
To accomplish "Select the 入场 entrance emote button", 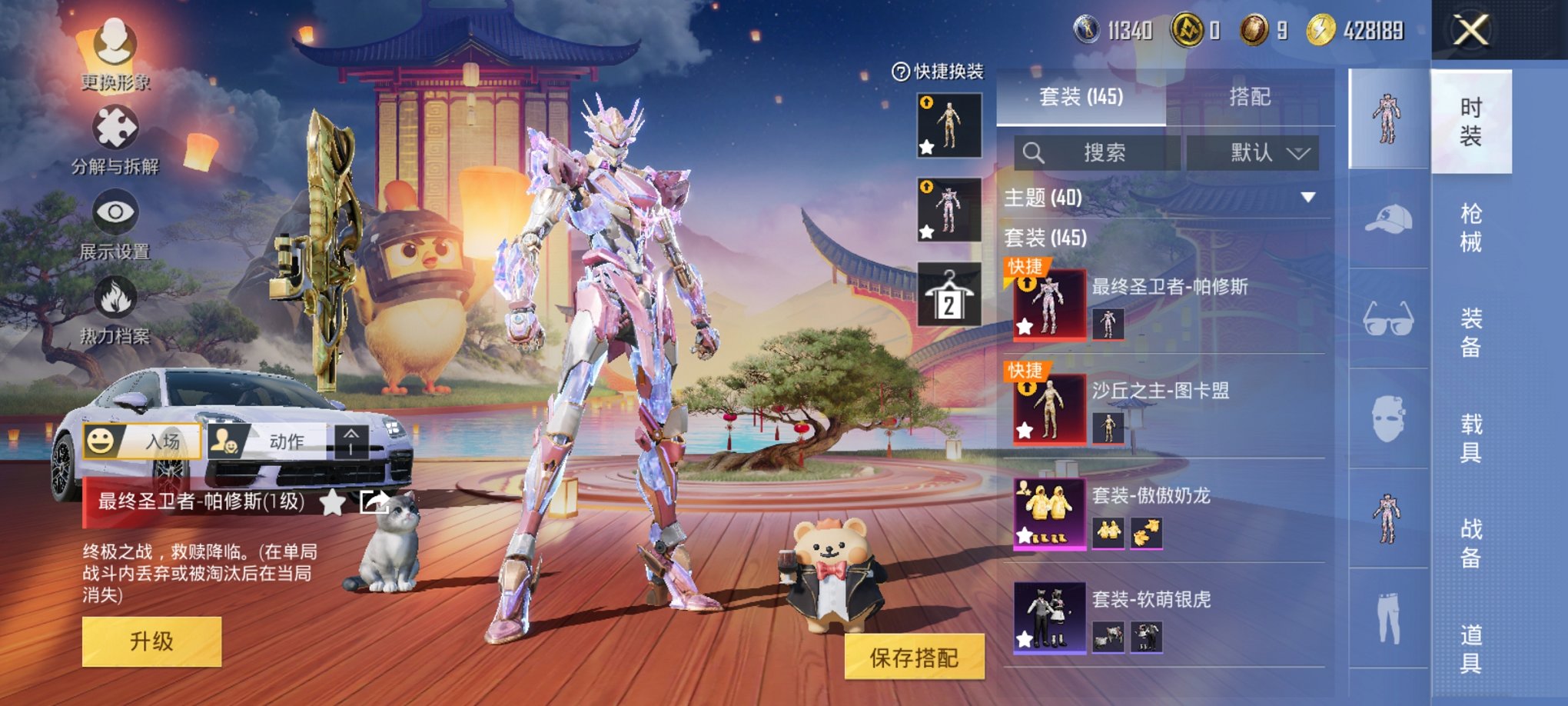I will (x=143, y=441).
